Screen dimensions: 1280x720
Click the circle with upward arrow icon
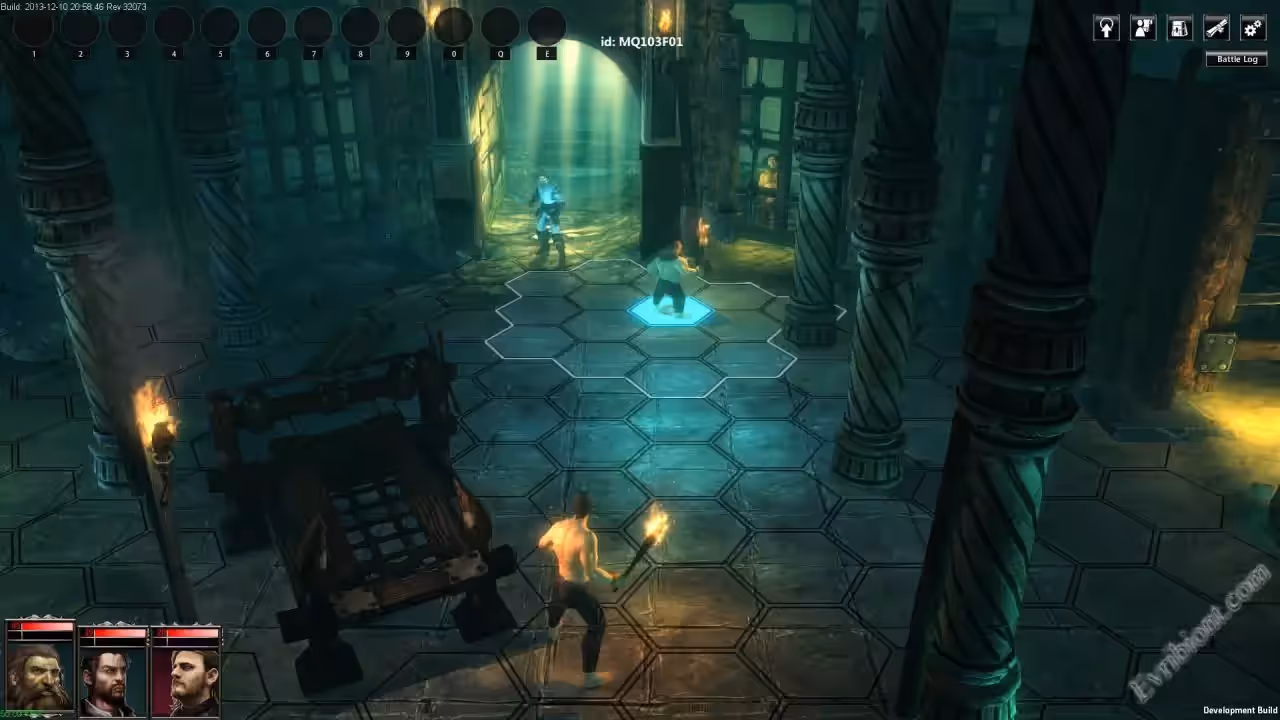[x=1106, y=28]
